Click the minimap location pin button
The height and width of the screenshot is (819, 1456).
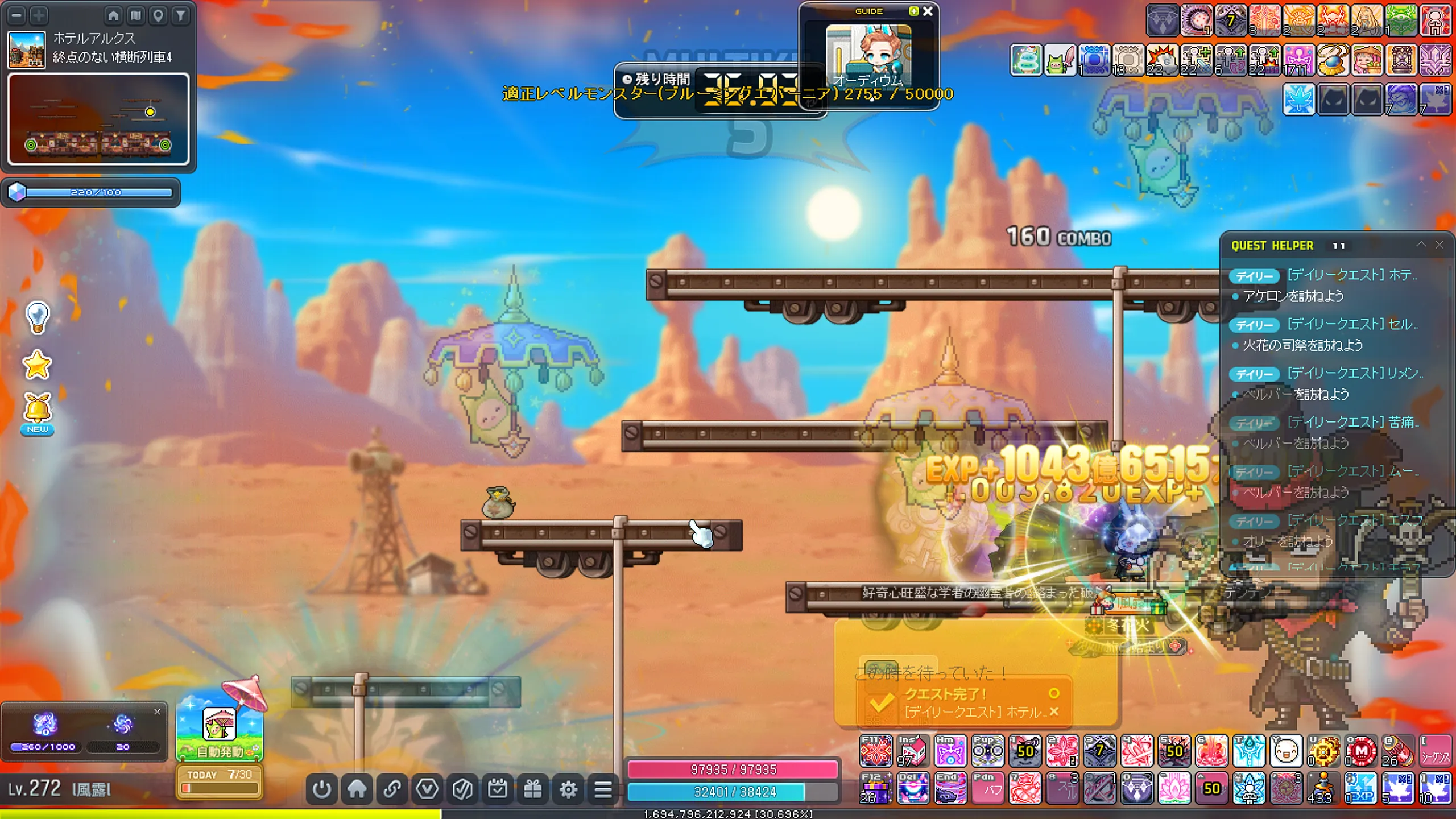click(158, 15)
